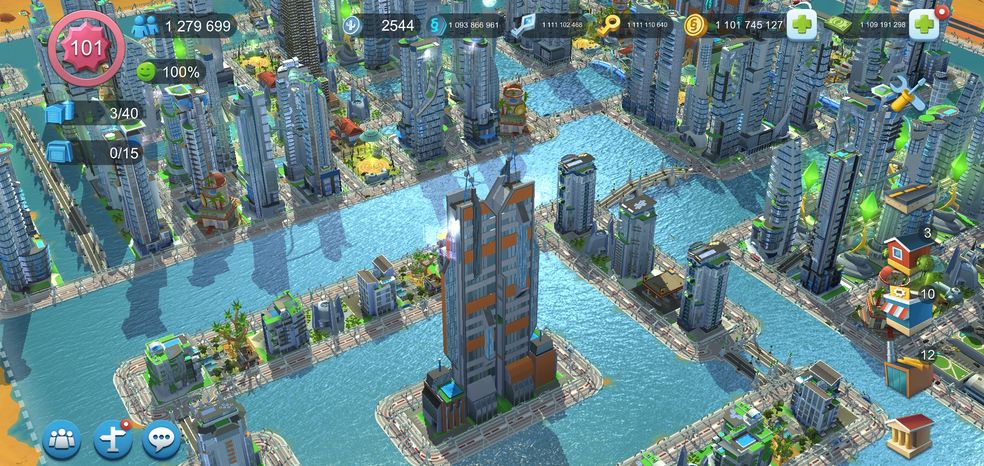This screenshot has height=466, width=984.
Task: Add more green cash with plus button
Action: (924, 26)
